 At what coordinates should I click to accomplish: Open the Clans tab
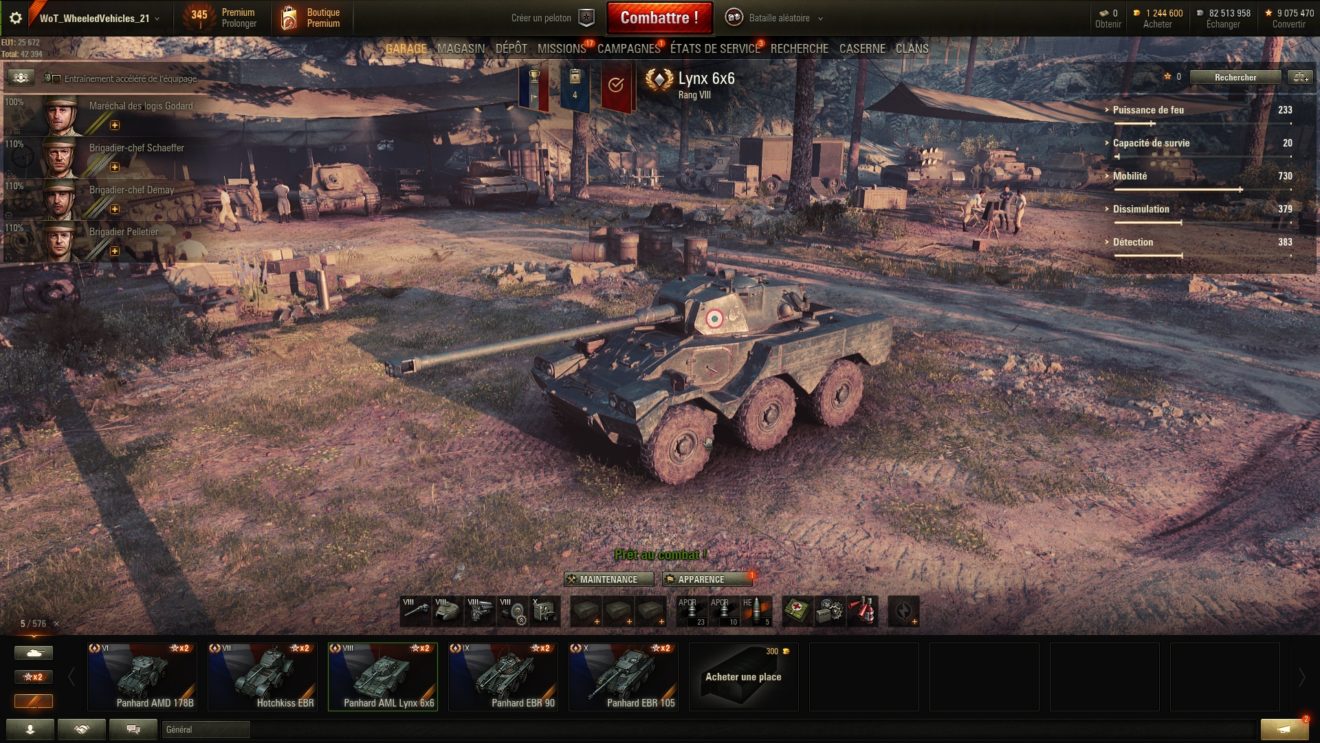[x=912, y=48]
